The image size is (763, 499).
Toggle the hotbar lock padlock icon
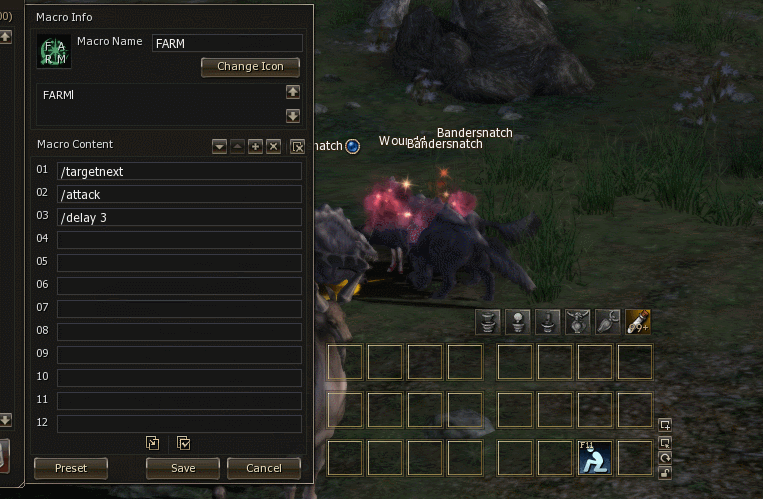pyautogui.click(x=666, y=473)
